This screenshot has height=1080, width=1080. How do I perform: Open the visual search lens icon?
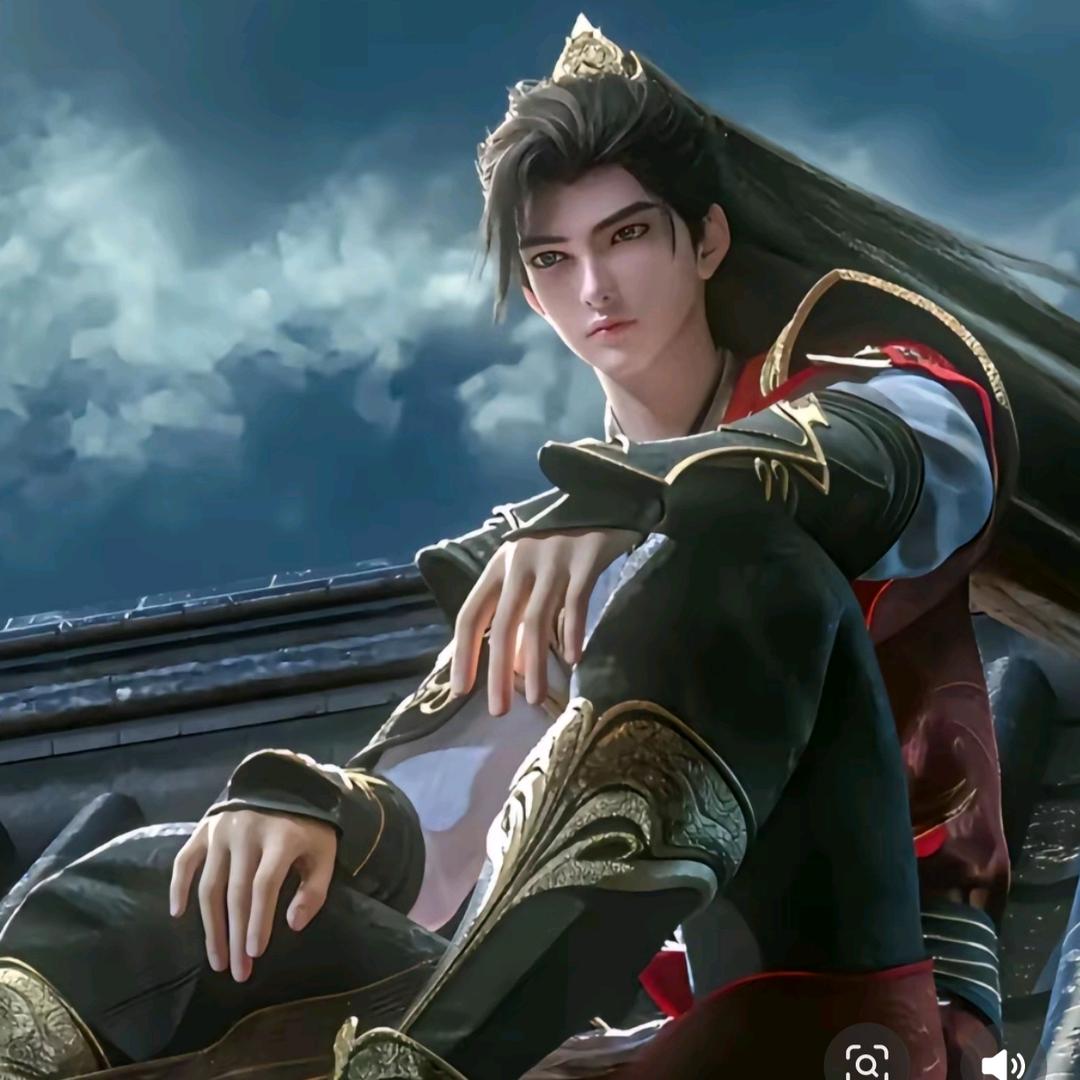pyautogui.click(x=866, y=1059)
